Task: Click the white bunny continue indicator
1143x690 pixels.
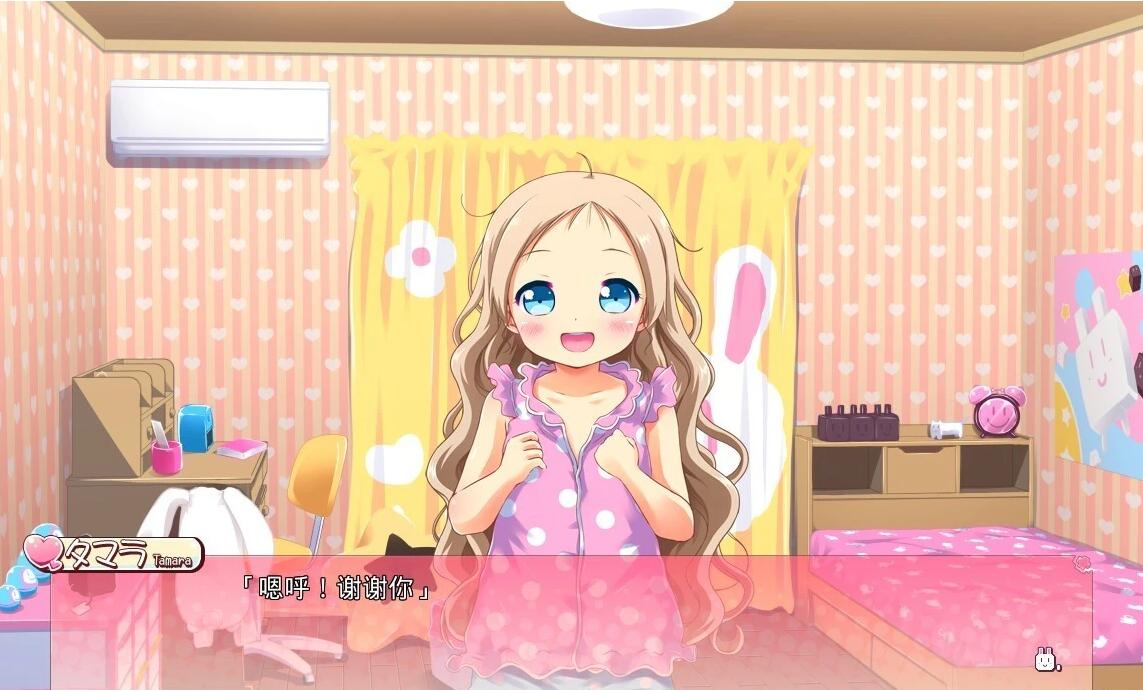Action: [x=1046, y=659]
